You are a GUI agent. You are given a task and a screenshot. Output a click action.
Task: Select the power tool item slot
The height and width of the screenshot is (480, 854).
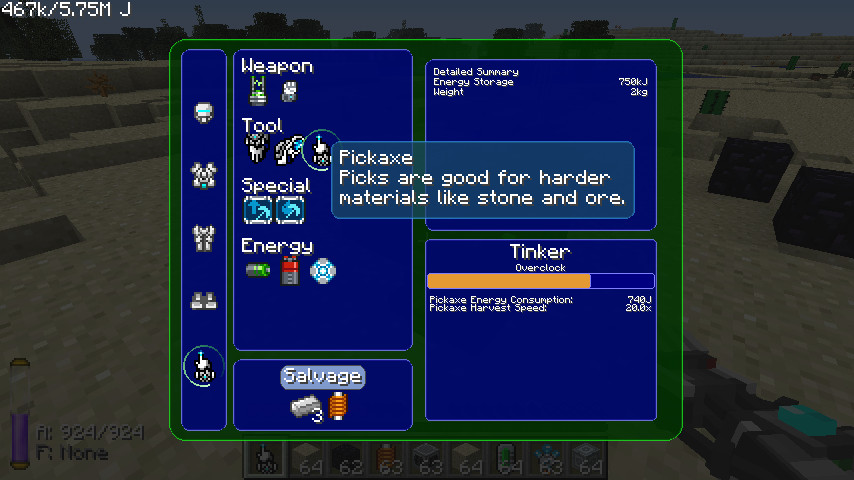coord(202,367)
